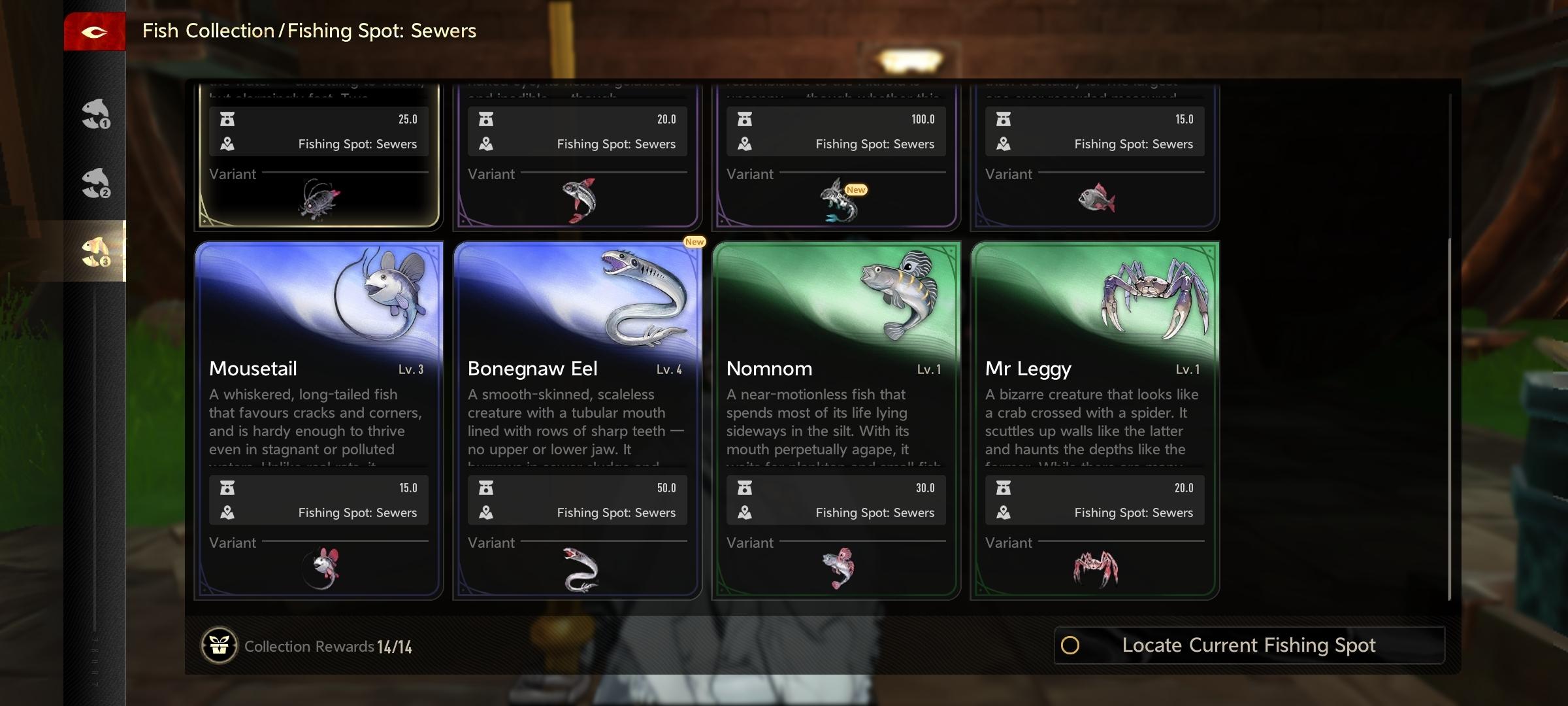Switch to the second fish category tab
This screenshot has width=1568, height=706.
click(x=95, y=183)
